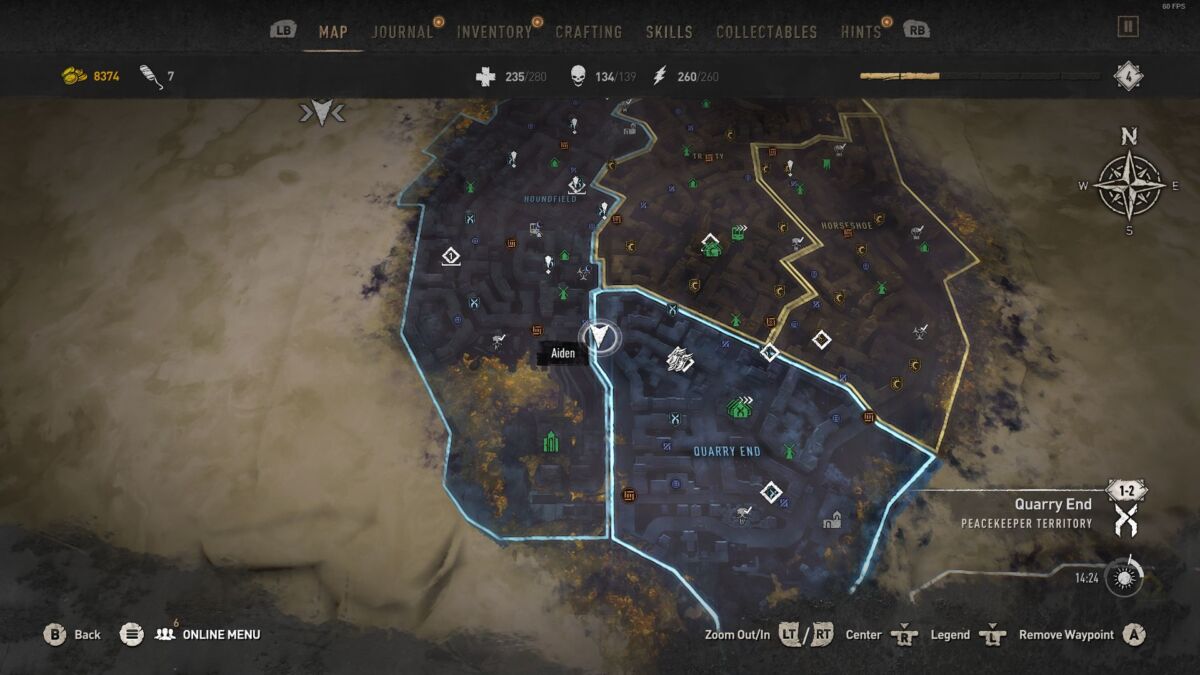Click Aiden's player position marker
The width and height of the screenshot is (1200, 675).
tap(599, 336)
